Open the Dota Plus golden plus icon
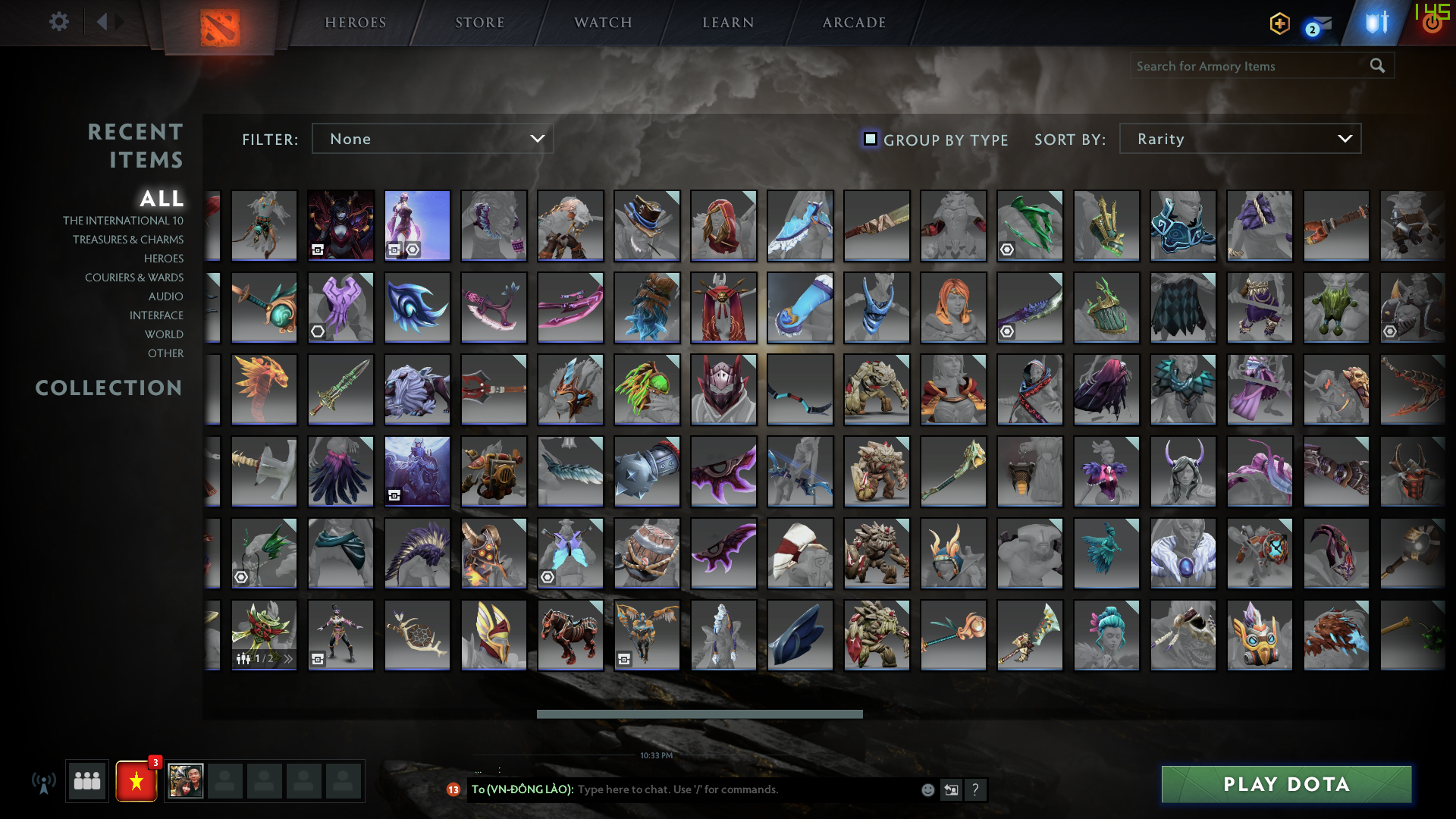The height and width of the screenshot is (819, 1456). [1279, 24]
